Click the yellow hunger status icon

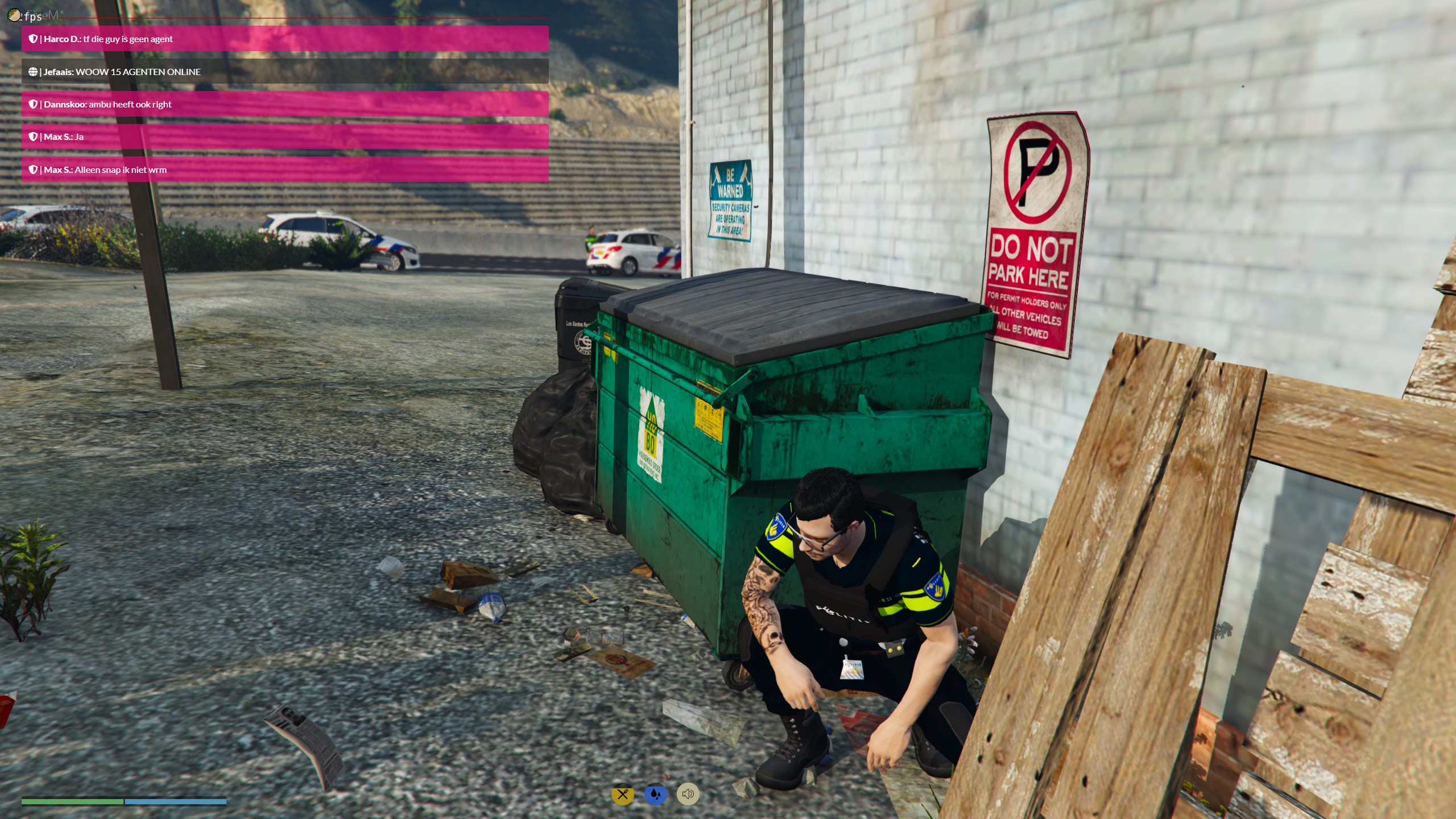pyautogui.click(x=622, y=794)
